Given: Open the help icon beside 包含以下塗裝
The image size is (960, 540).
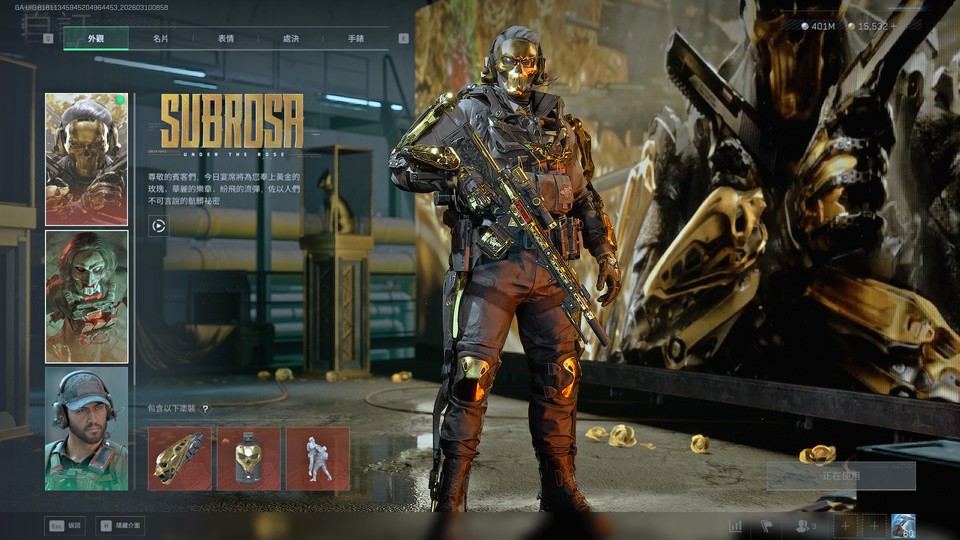Looking at the screenshot, I should (x=206, y=409).
